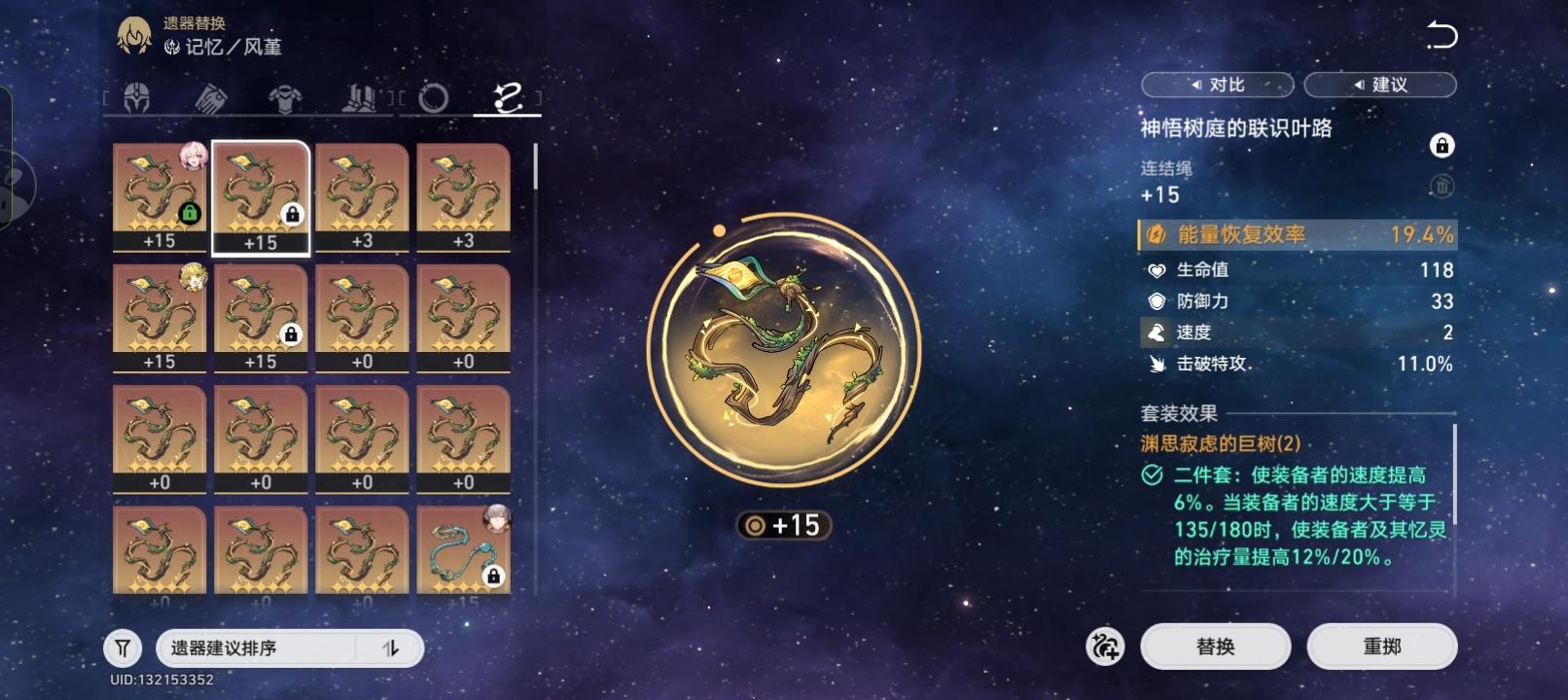Click the enhance material icon beside 替换 button
This screenshot has width=1568, height=700.
click(x=1104, y=646)
